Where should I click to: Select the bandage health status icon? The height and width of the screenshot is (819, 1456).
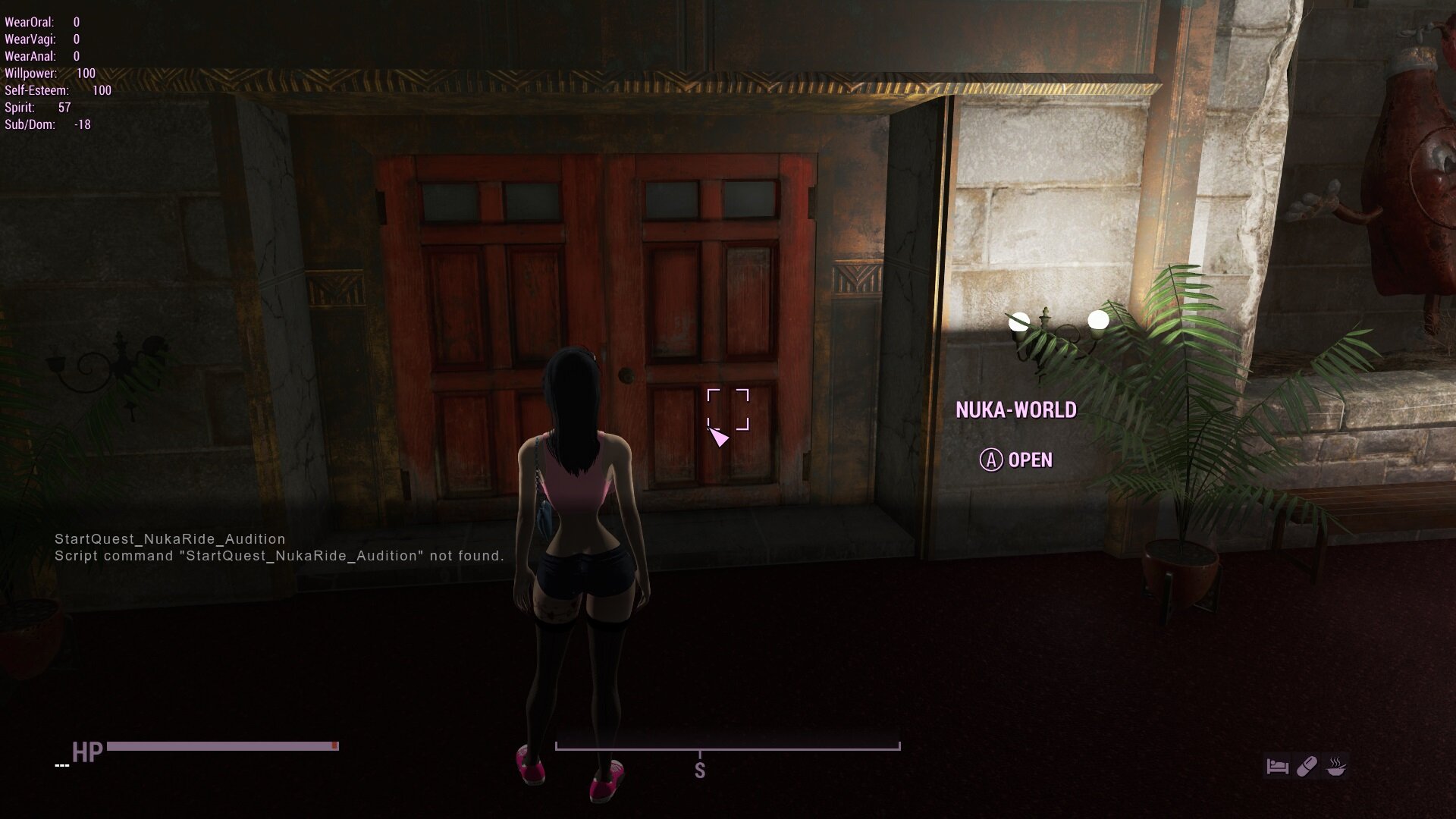(1307, 767)
